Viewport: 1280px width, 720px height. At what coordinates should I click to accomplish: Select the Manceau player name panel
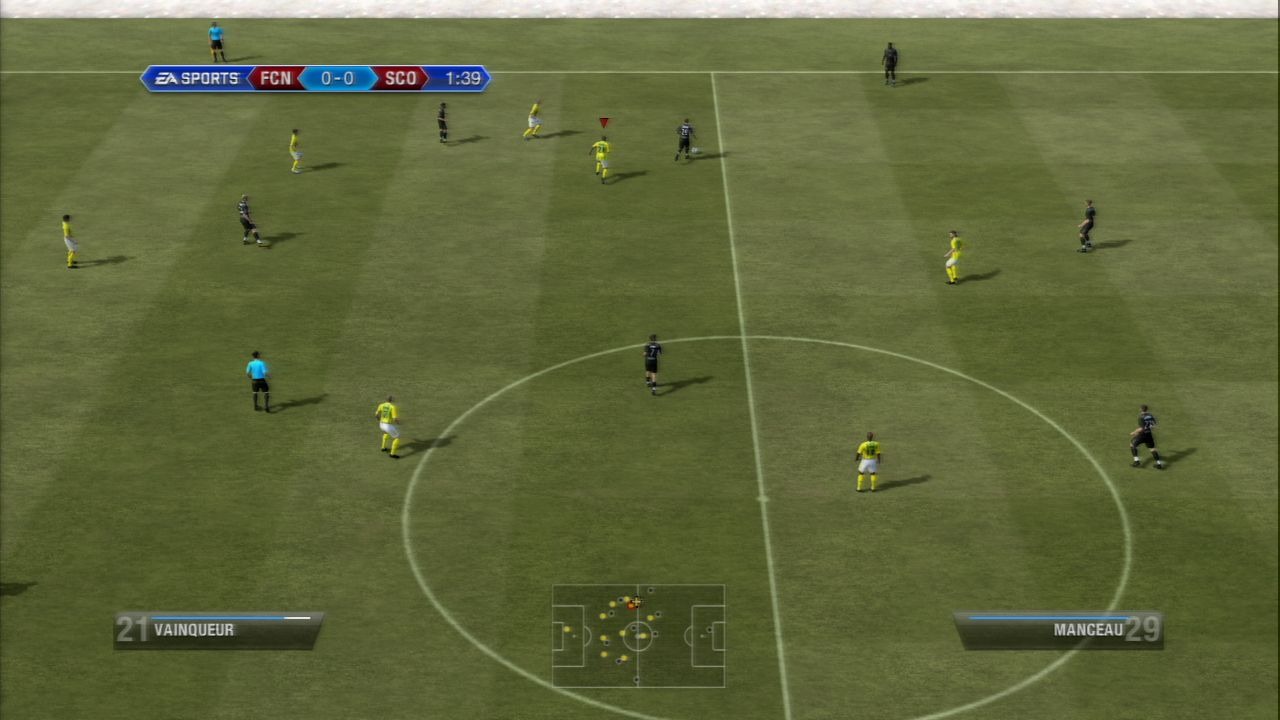pyautogui.click(x=1058, y=630)
